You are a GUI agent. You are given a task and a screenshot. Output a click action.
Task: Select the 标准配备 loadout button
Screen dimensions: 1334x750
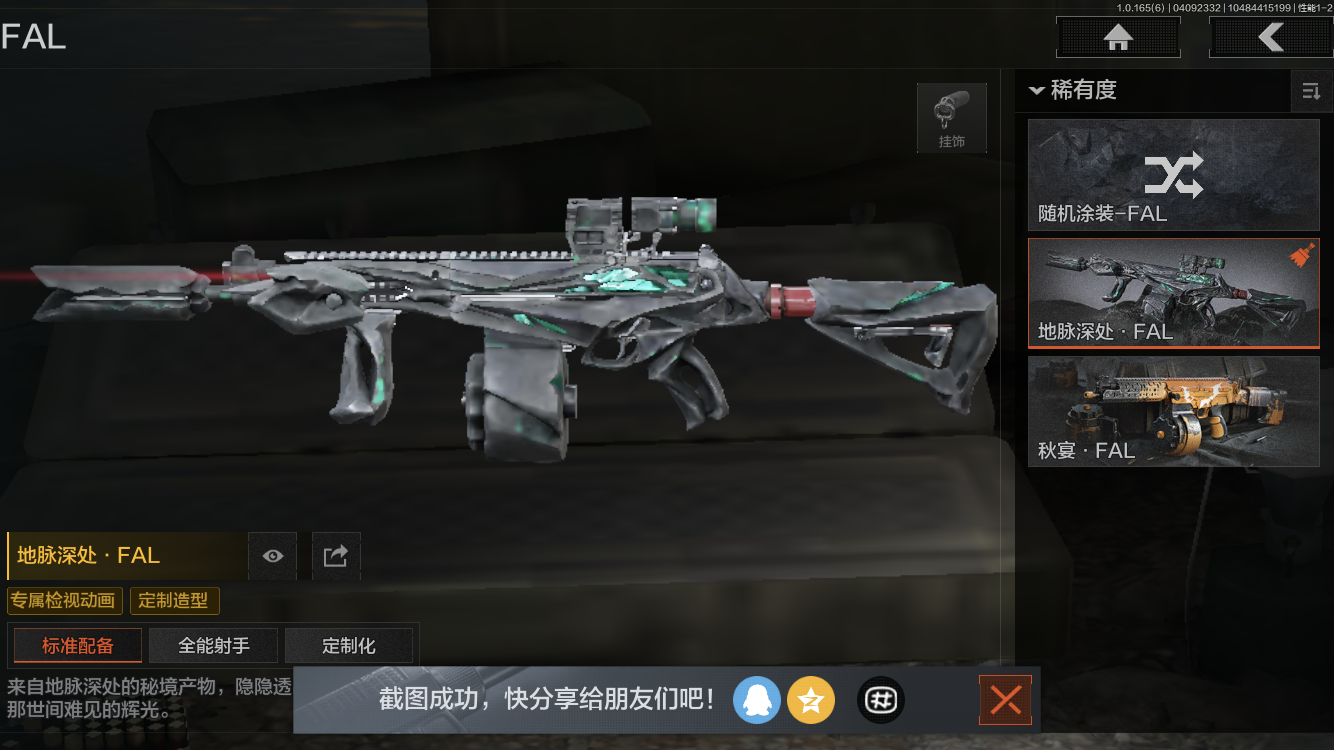pos(77,645)
